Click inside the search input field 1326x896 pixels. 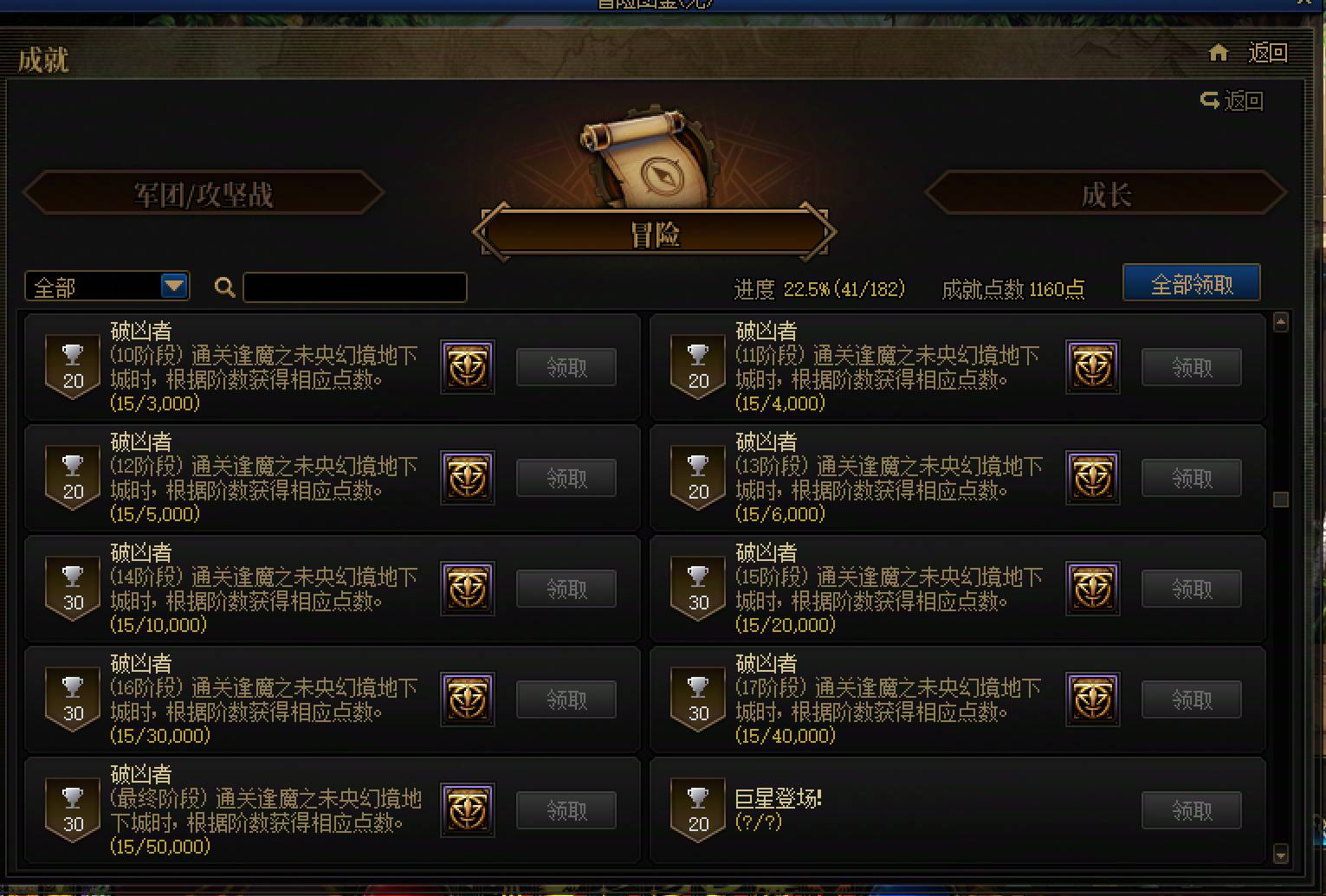tap(355, 287)
